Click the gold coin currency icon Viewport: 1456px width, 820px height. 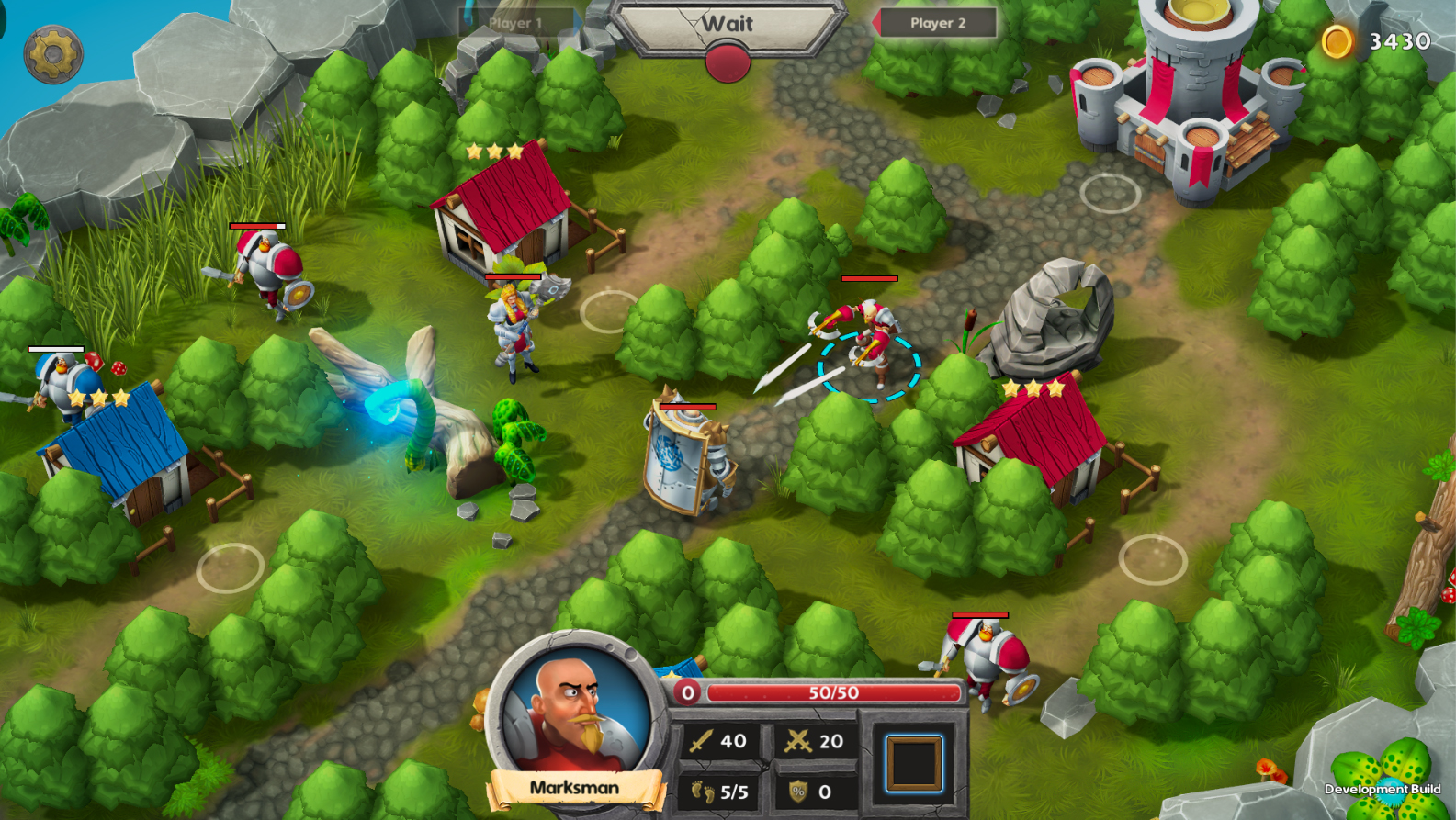(x=1337, y=40)
